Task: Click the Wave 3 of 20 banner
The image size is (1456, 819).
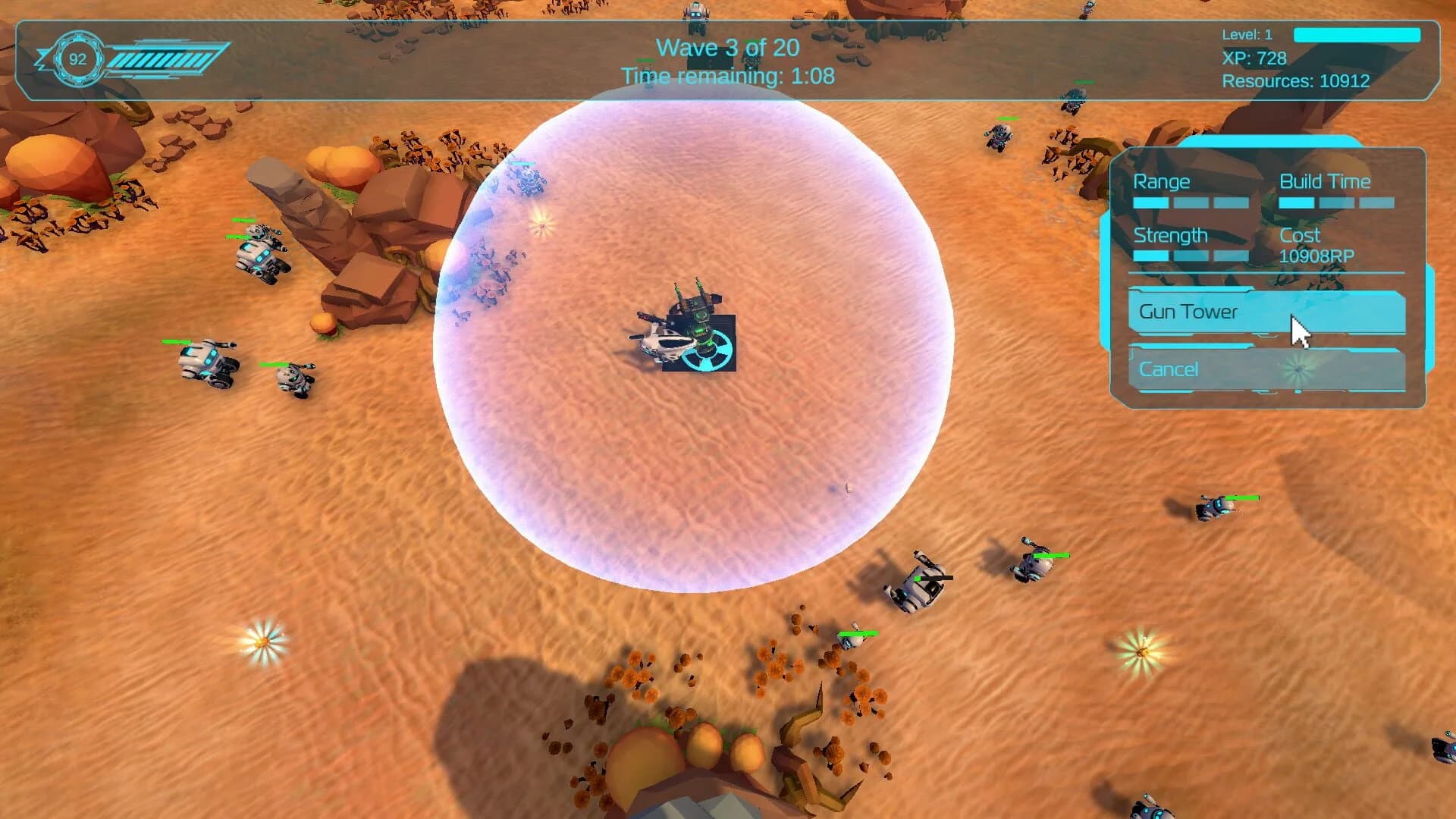Action: point(727,47)
